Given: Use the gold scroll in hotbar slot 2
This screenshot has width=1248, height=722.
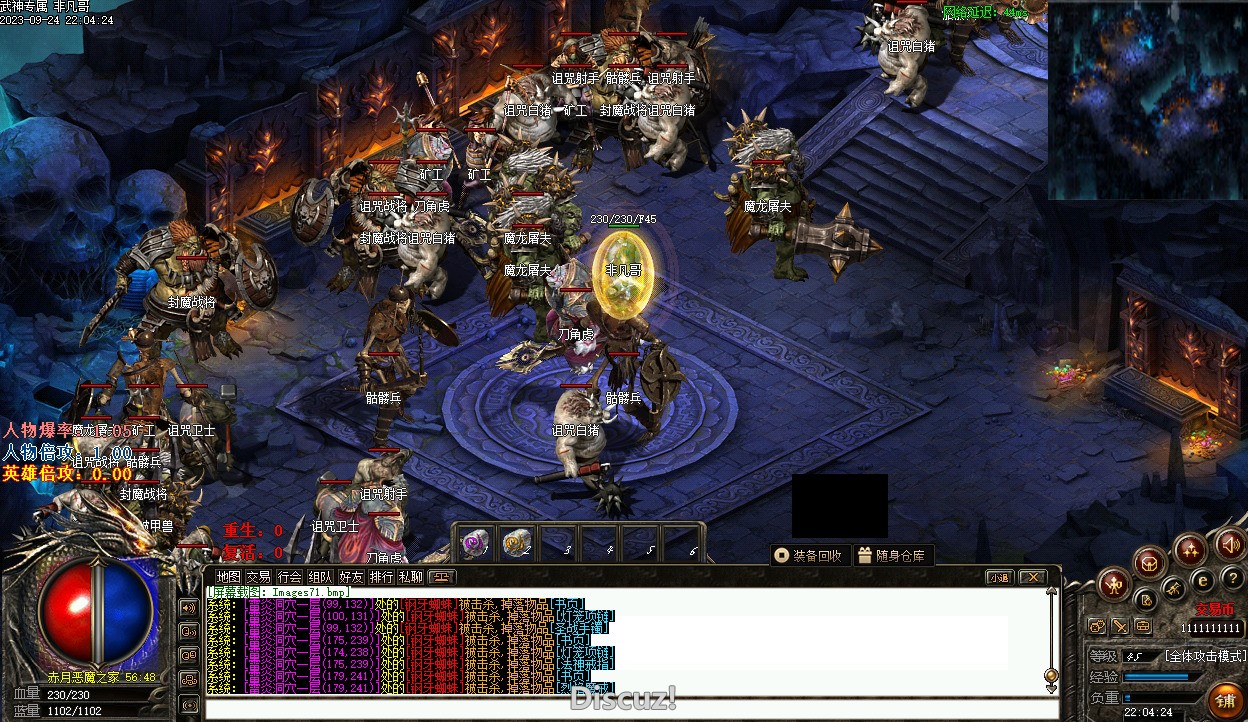Looking at the screenshot, I should point(516,543).
